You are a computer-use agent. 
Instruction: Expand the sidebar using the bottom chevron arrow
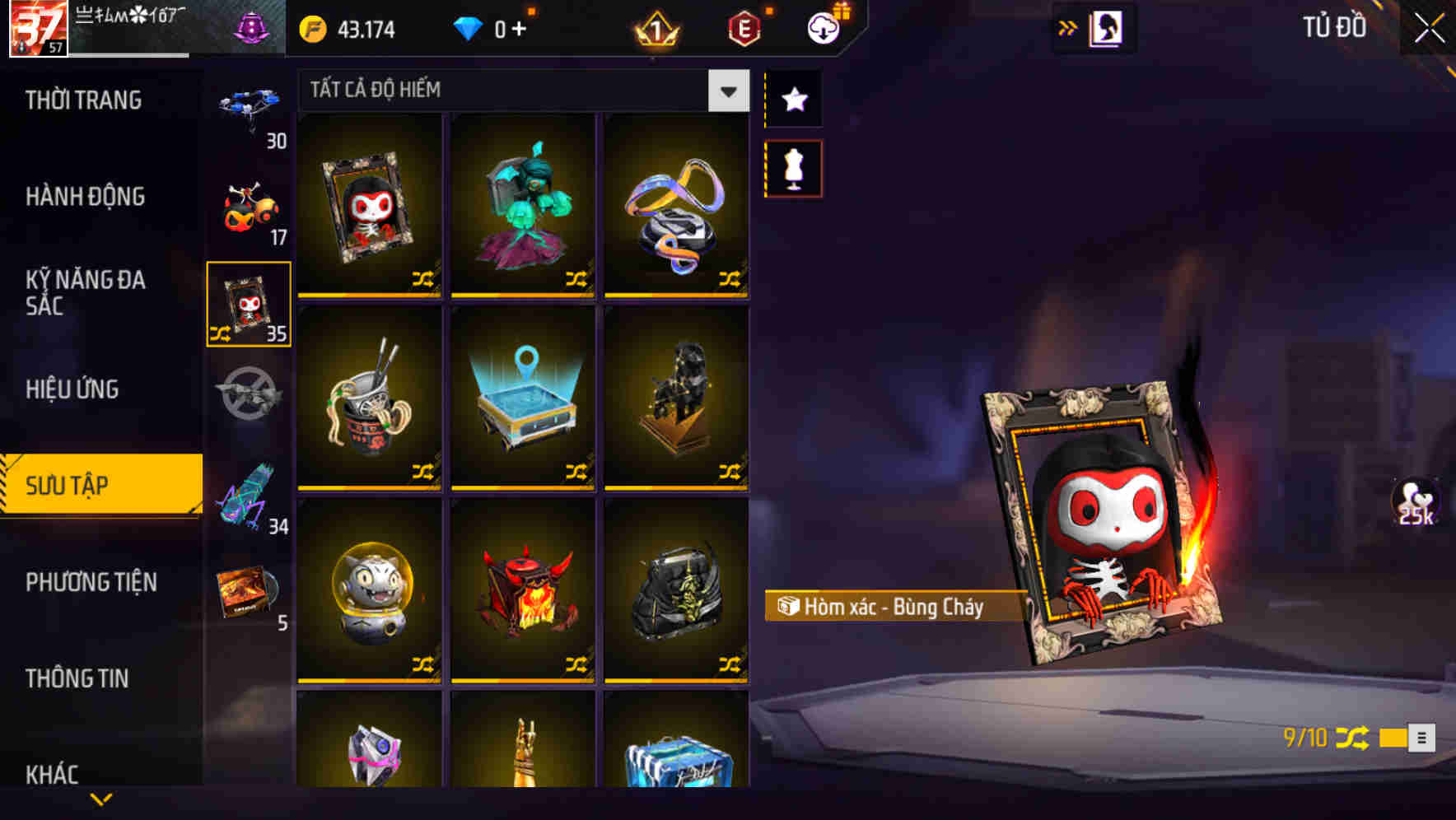click(101, 797)
